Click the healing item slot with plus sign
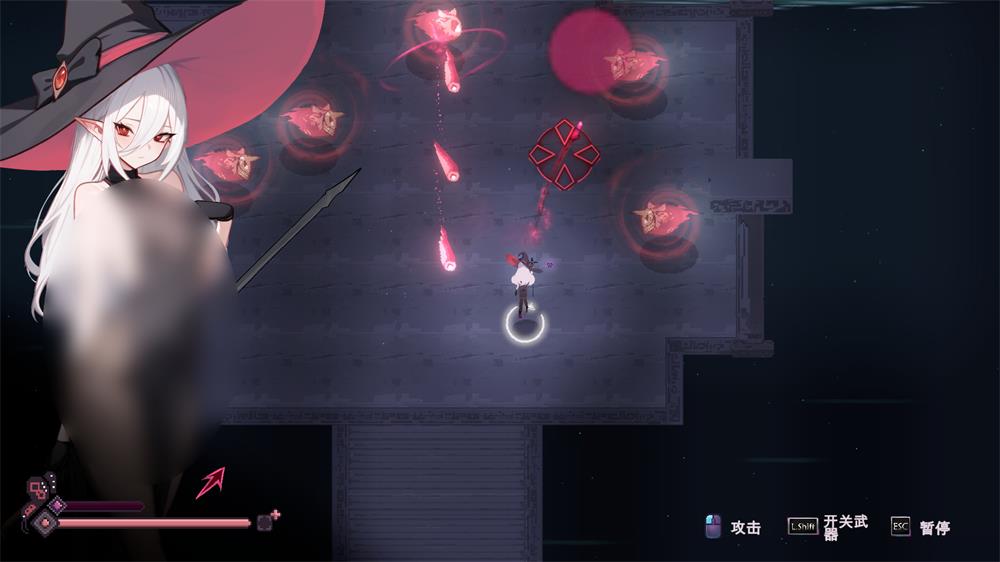The width and height of the screenshot is (1000, 562). (267, 520)
